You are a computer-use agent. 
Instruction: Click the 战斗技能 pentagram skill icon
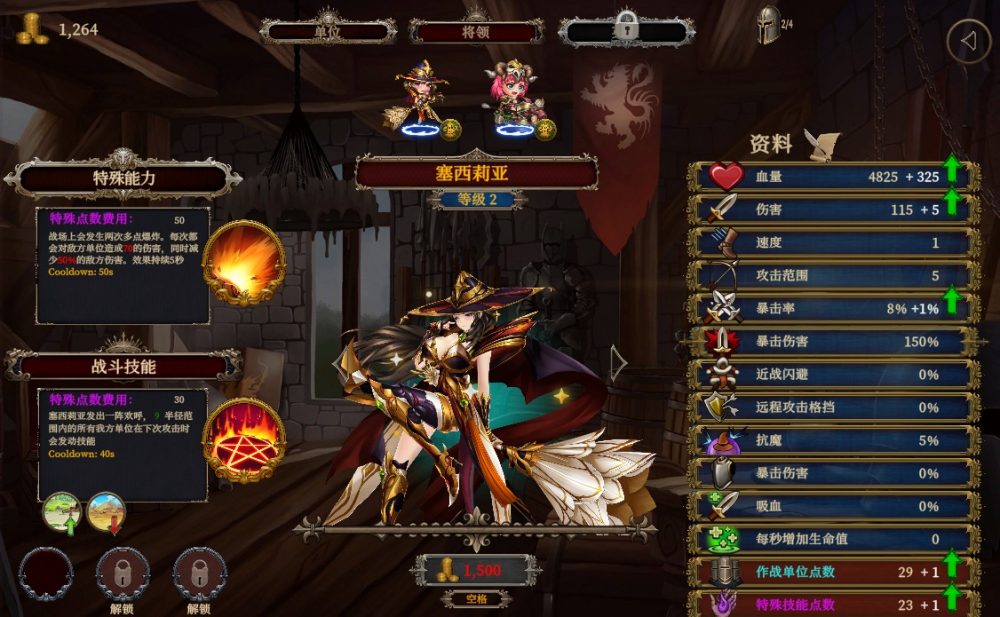tap(243, 440)
